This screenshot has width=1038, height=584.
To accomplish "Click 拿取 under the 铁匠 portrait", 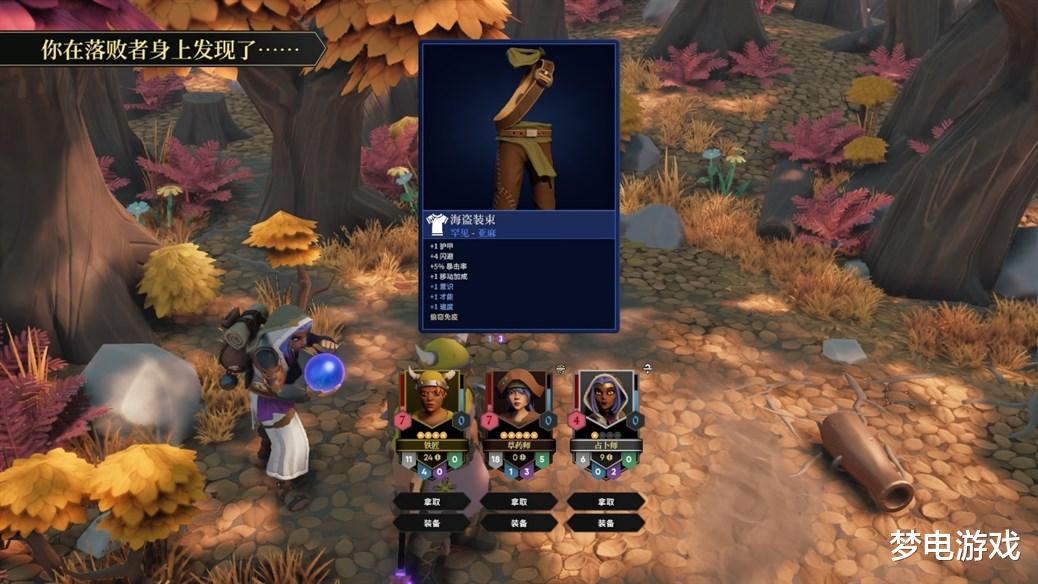I will (x=432, y=501).
